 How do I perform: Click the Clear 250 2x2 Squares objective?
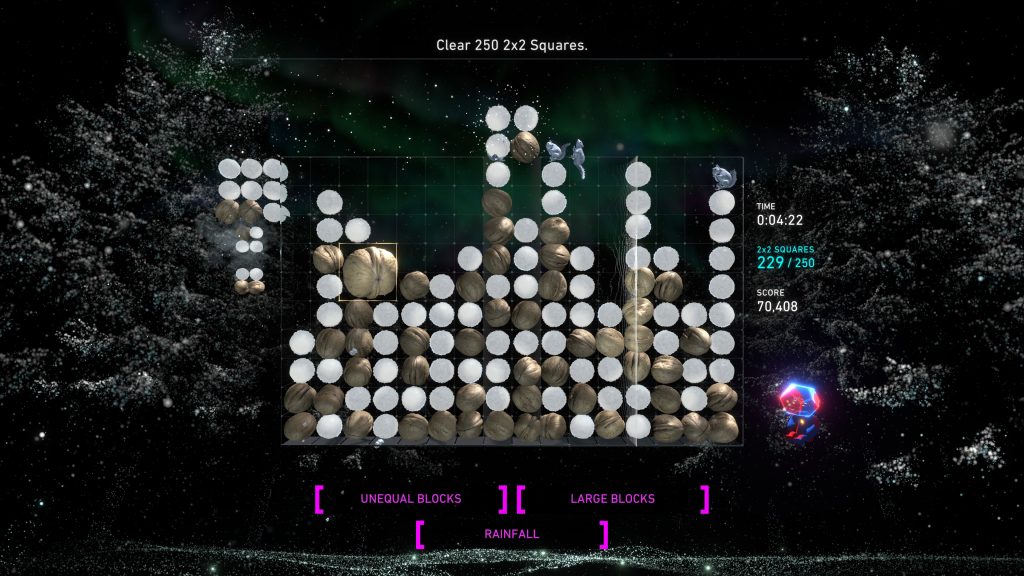click(511, 45)
